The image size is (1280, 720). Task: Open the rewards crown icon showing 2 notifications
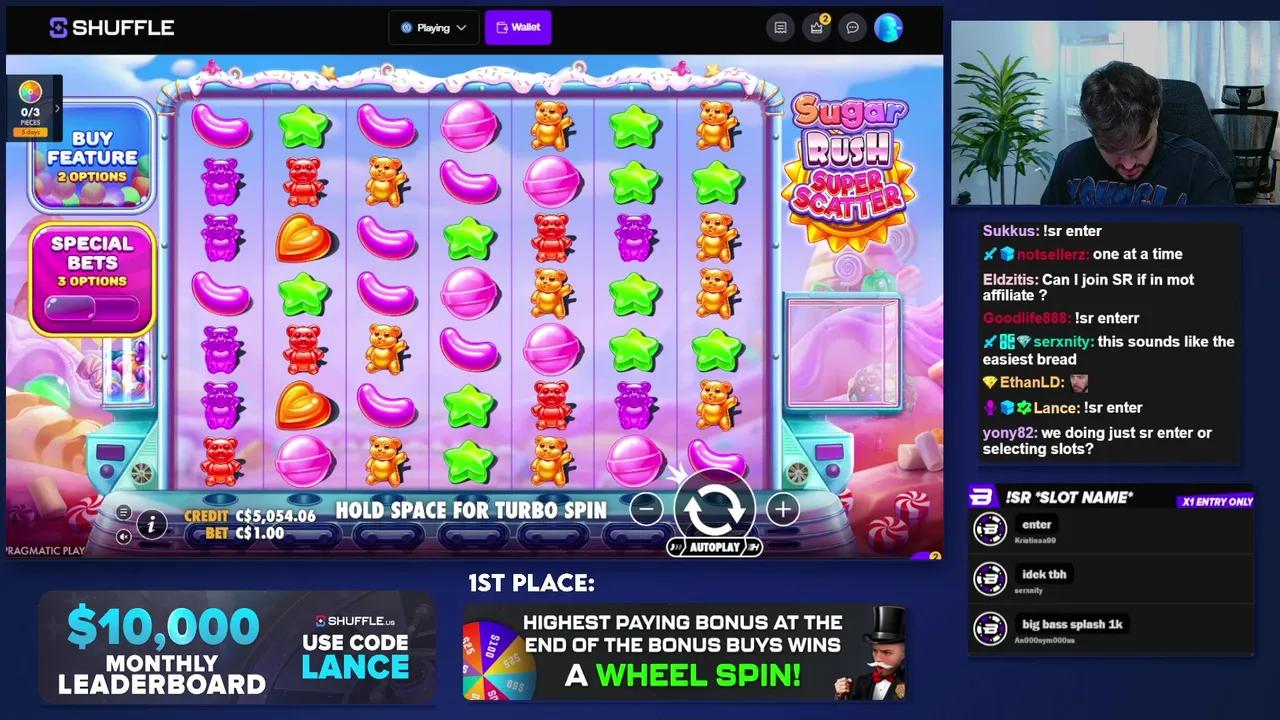pos(815,27)
